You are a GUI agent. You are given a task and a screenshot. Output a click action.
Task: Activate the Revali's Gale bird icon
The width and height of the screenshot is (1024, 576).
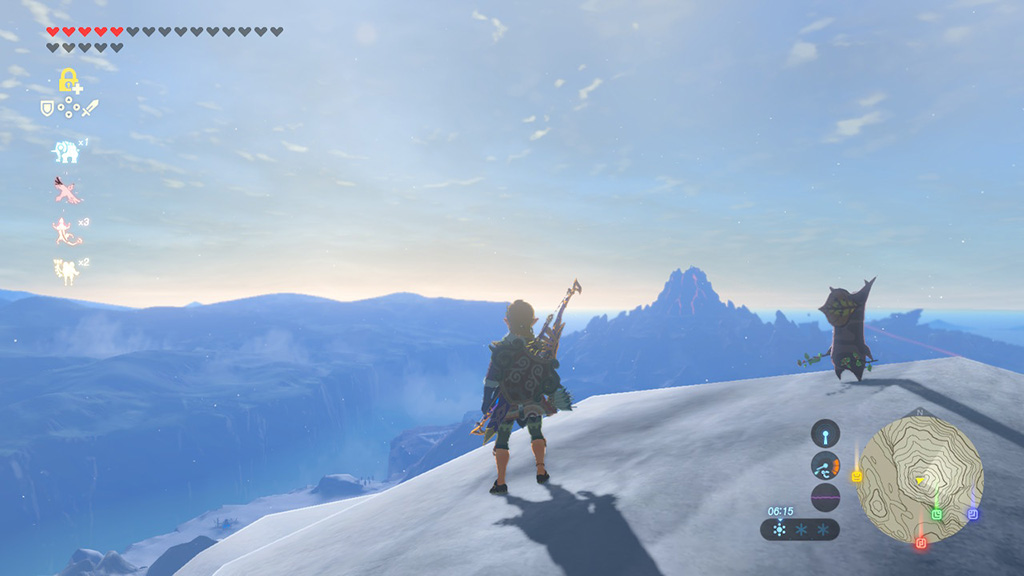click(x=67, y=190)
